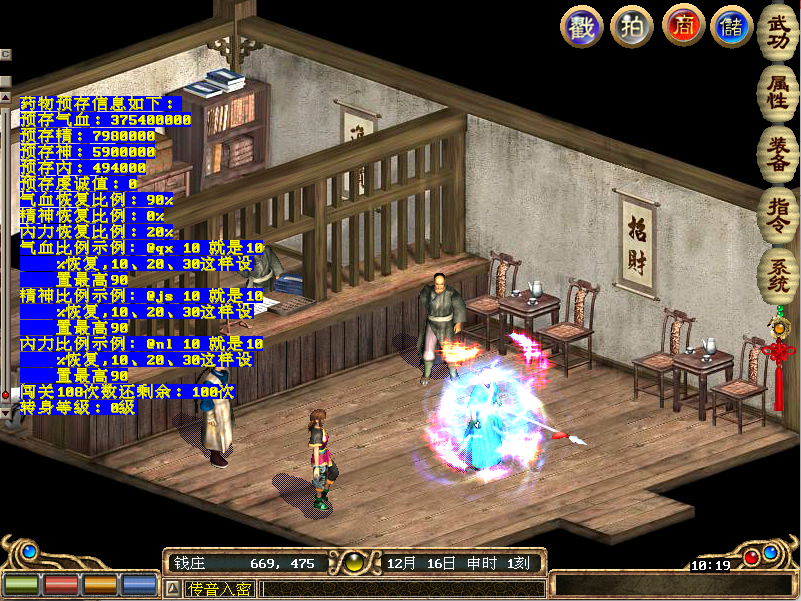Screen dimensions: 801x601
Task: Click the 传音入密 whisper channel label
Action: [x=219, y=588]
